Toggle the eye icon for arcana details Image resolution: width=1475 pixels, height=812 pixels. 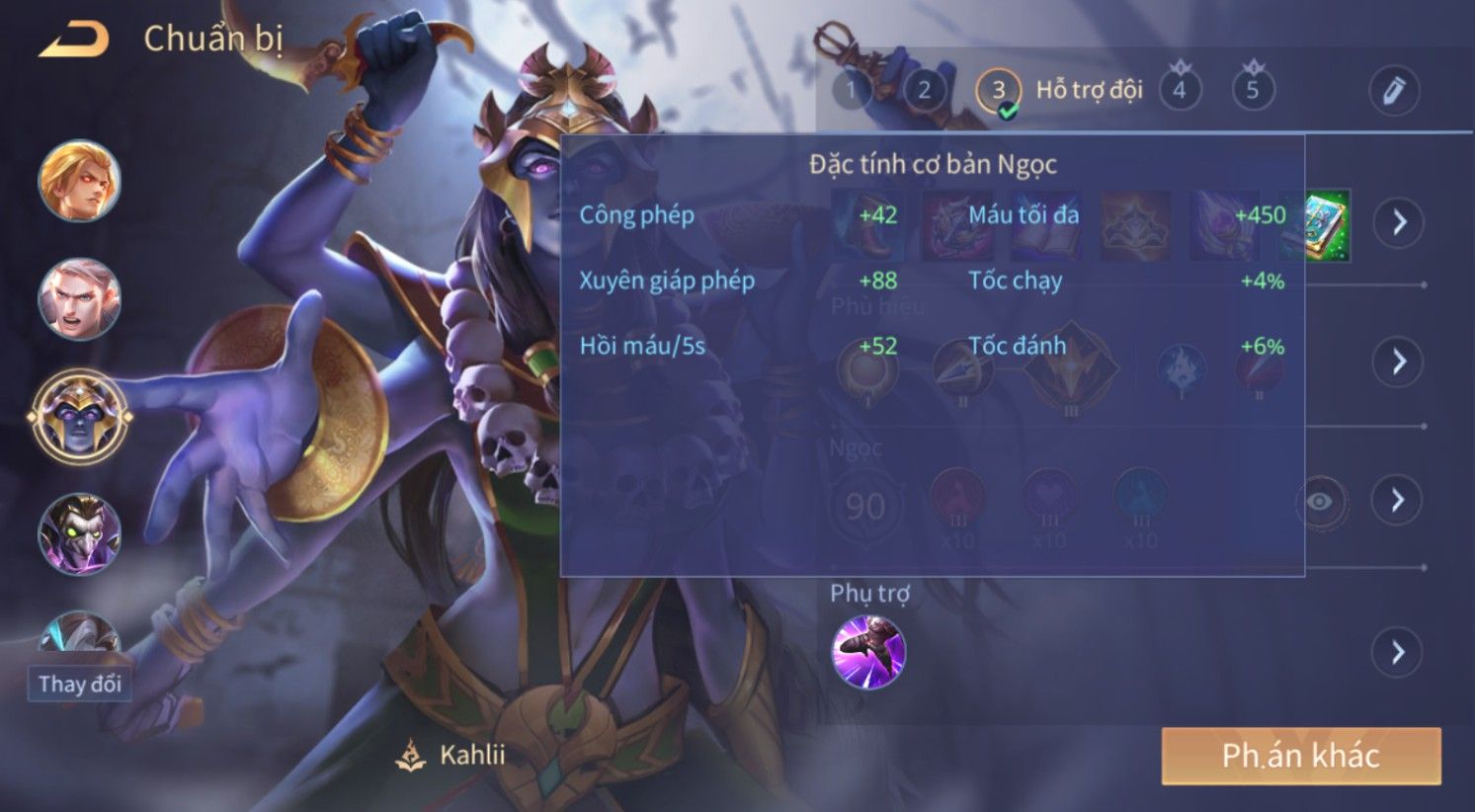pos(1319,501)
